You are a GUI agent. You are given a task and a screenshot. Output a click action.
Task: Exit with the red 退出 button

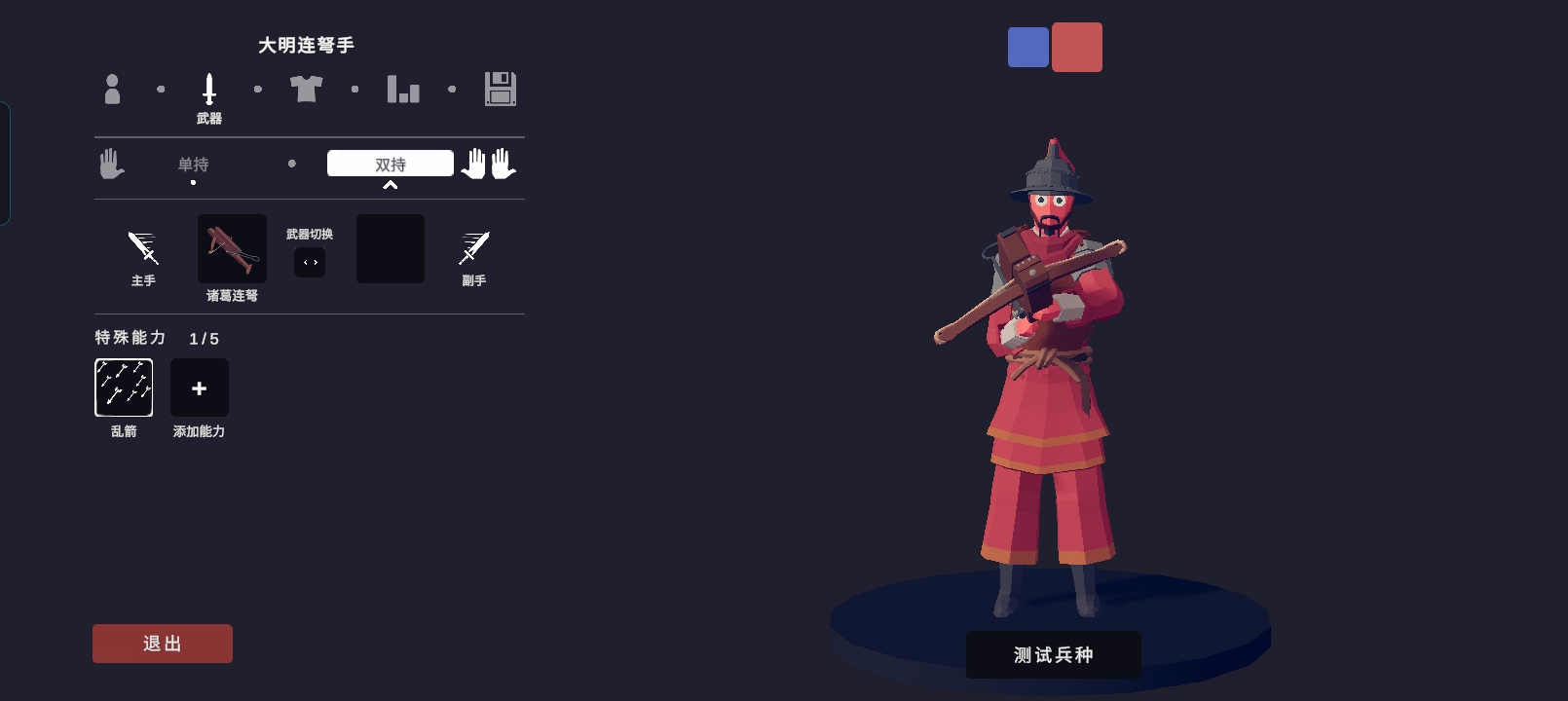click(x=163, y=644)
